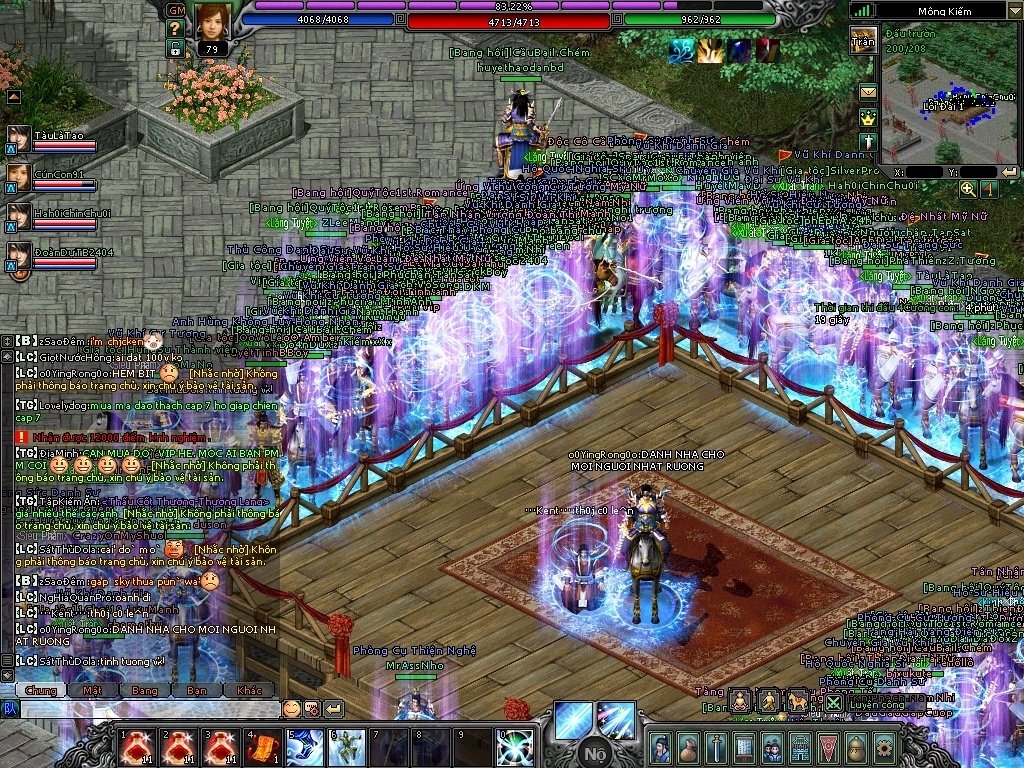
Task: Click the crown icon beside the minimap
Action: tap(867, 117)
